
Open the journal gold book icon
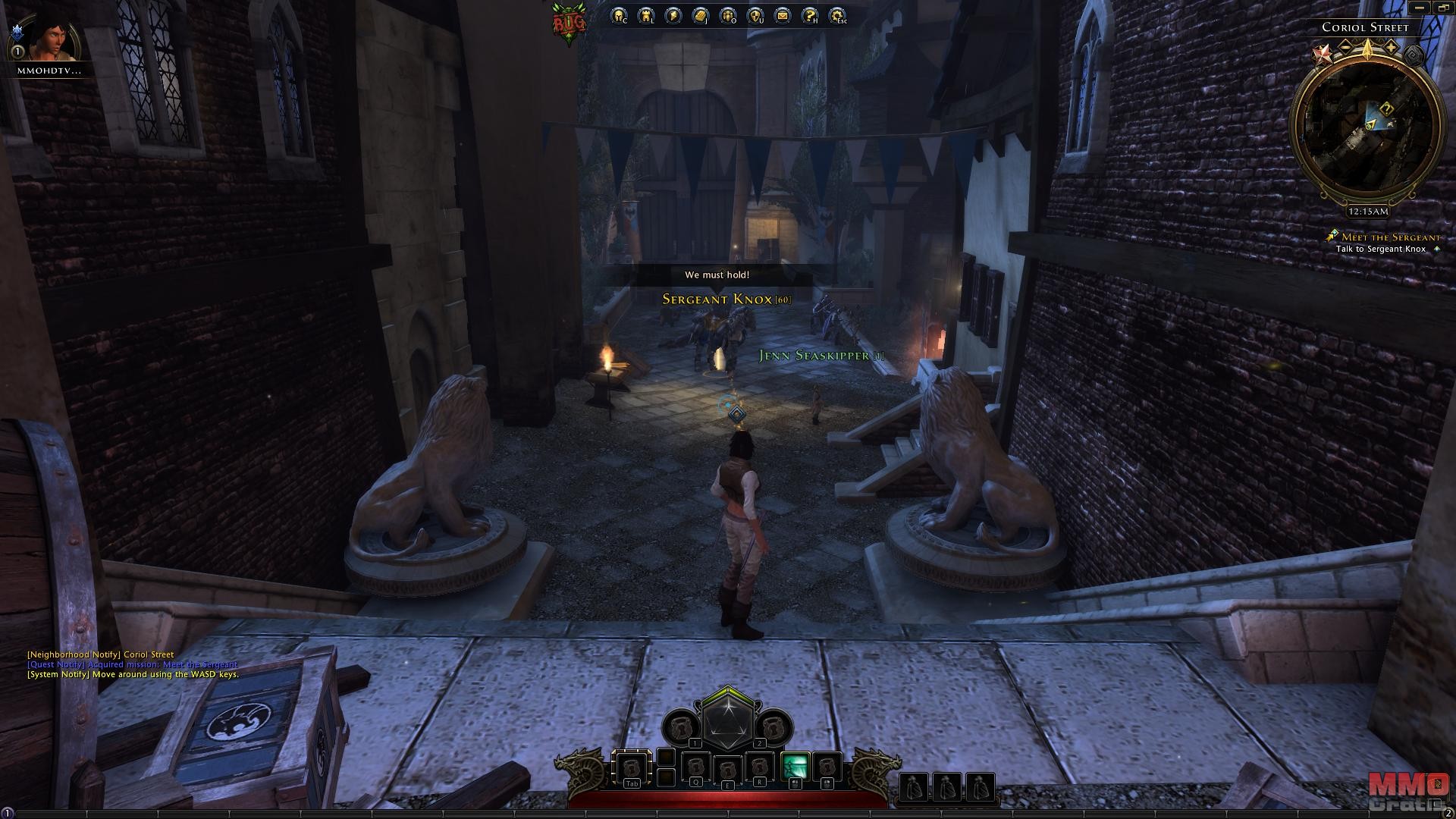tap(701, 16)
